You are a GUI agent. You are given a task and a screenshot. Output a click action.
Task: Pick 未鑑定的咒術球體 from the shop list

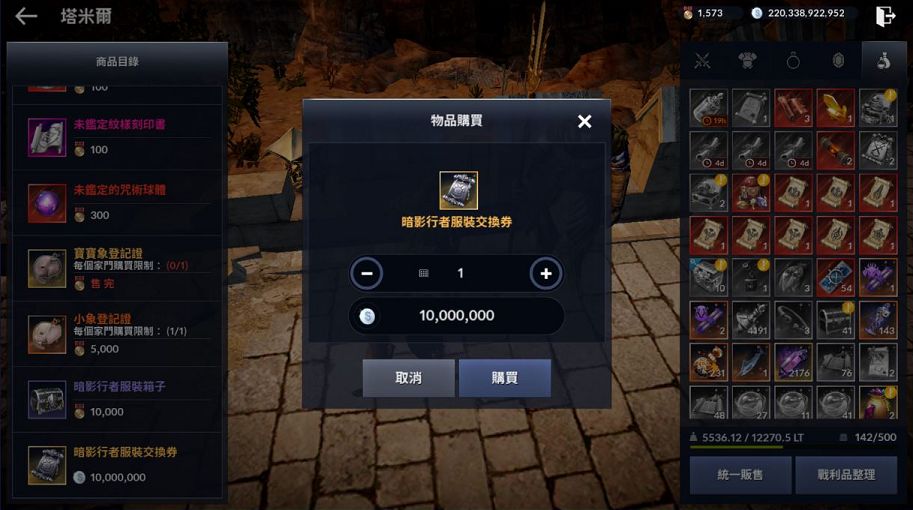[118, 203]
